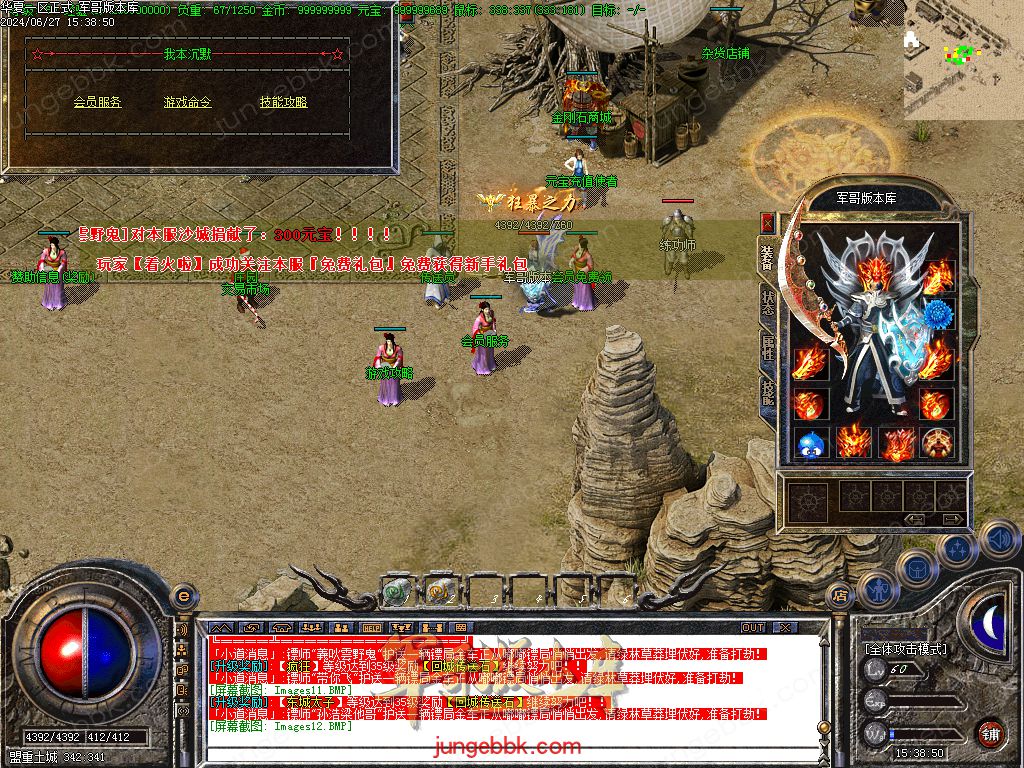This screenshot has height=768, width=1024.
Task: Open the minimap in the top-right corner
Action: (963, 60)
